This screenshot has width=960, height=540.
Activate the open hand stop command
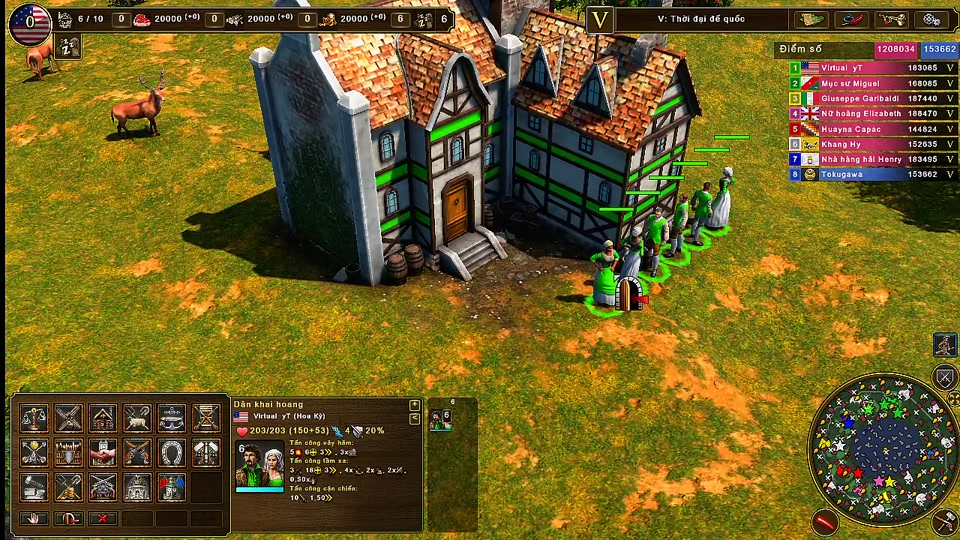coord(34,519)
